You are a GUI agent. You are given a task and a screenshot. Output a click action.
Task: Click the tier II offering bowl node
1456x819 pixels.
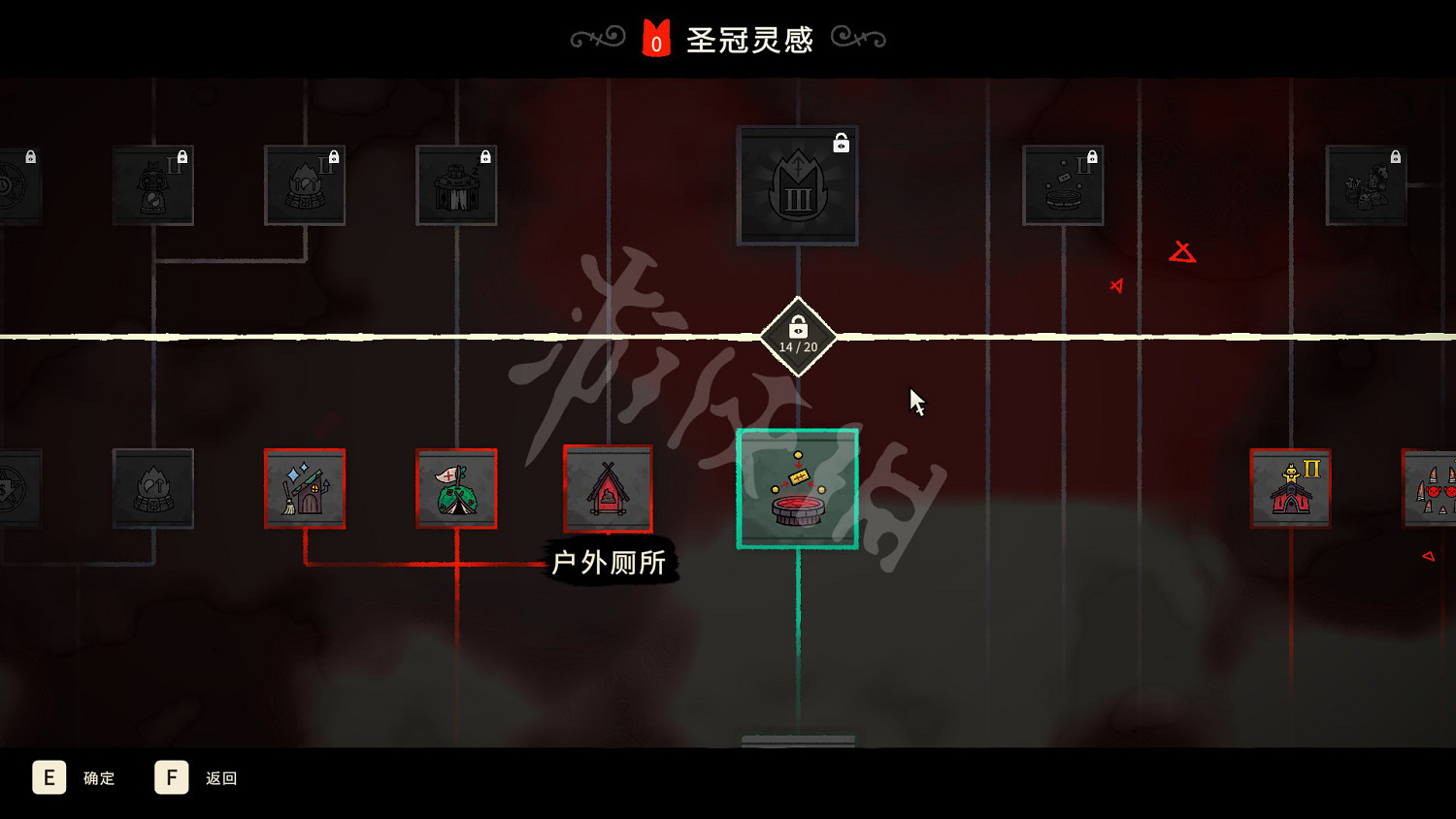[1063, 186]
